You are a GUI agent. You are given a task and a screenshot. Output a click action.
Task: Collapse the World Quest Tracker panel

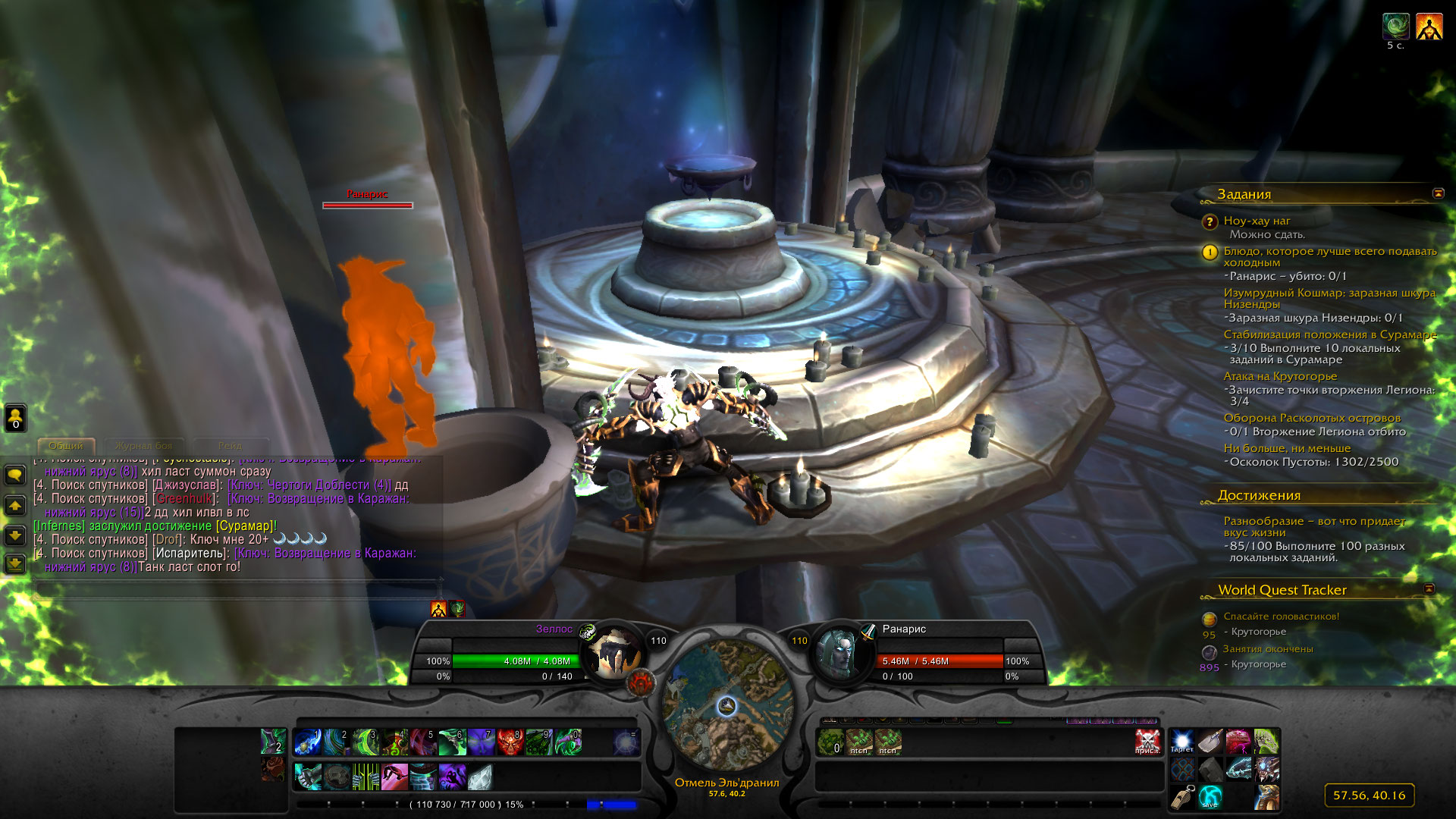pyautogui.click(x=1429, y=589)
